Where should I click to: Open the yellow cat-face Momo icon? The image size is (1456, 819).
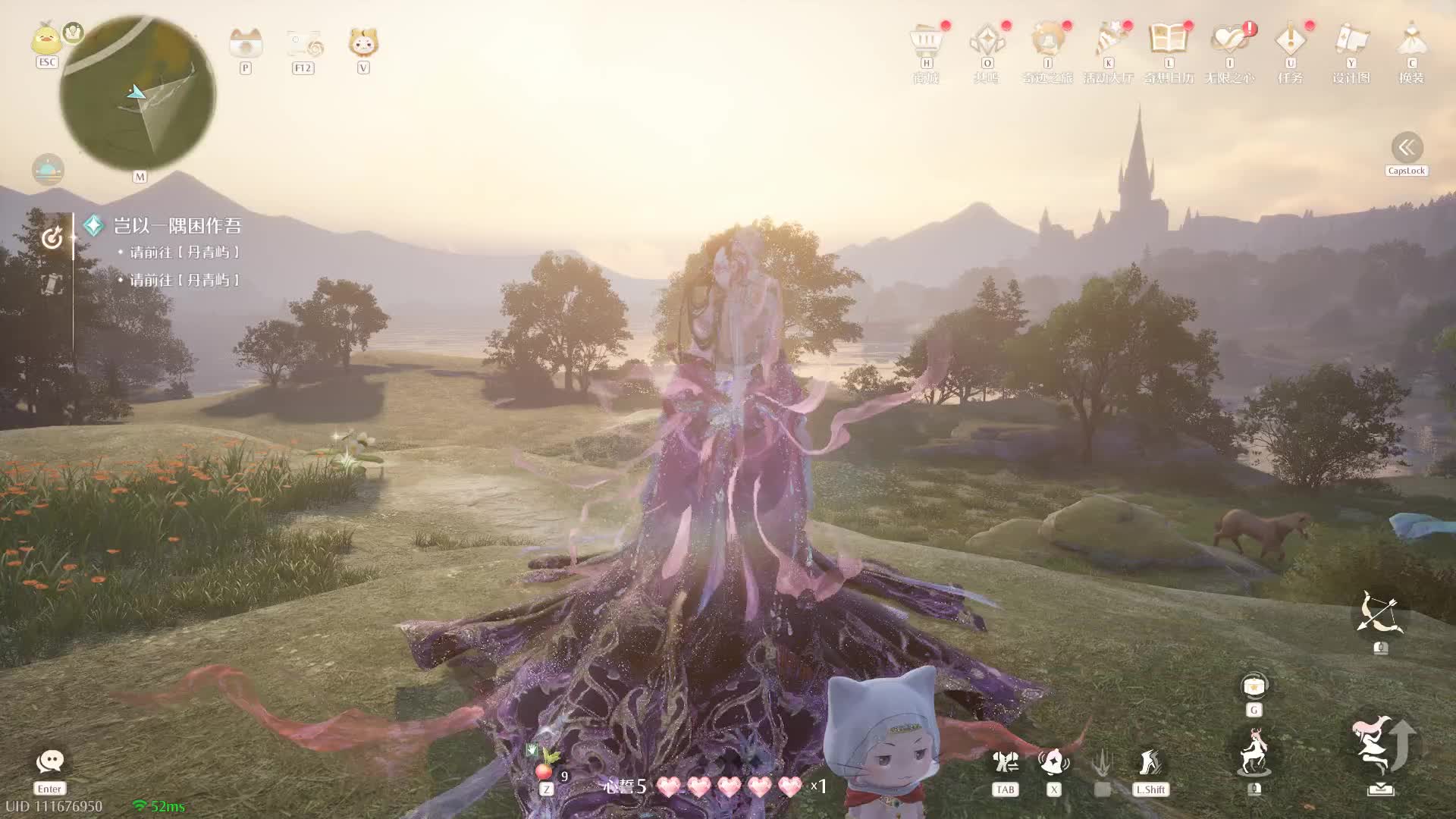(363, 42)
